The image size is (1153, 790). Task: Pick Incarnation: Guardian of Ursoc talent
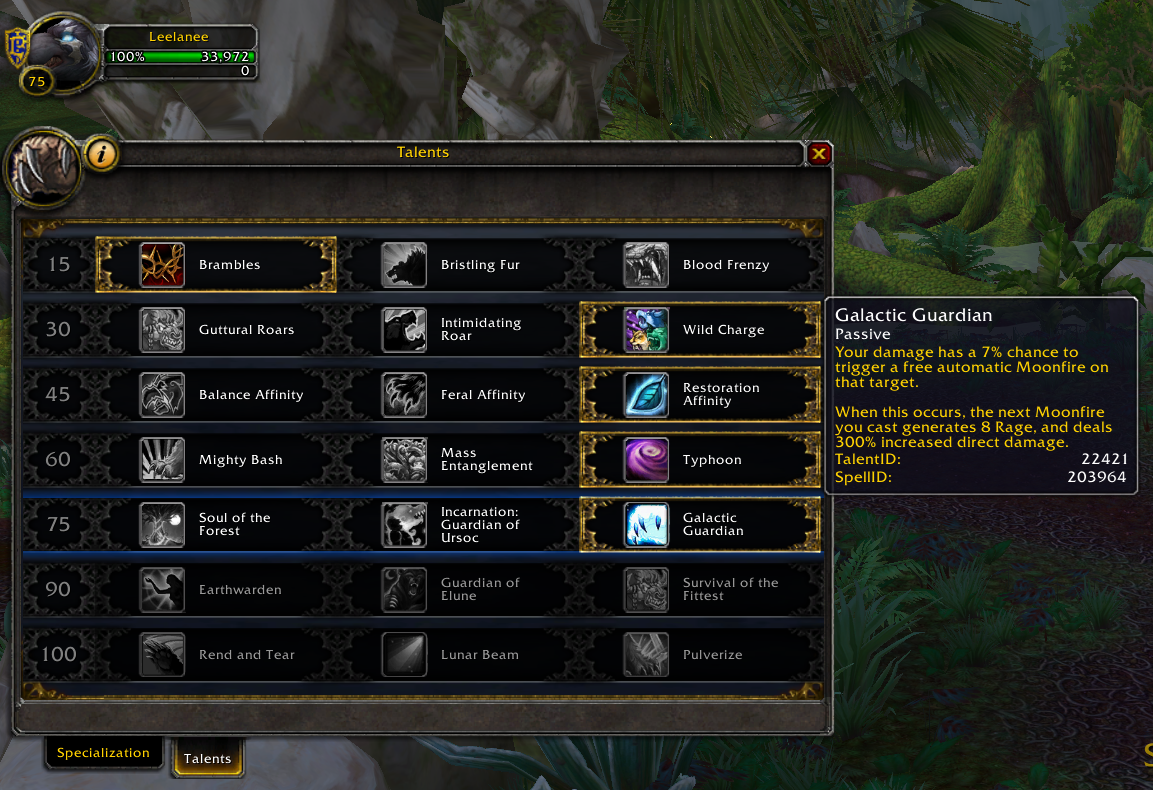tap(458, 525)
